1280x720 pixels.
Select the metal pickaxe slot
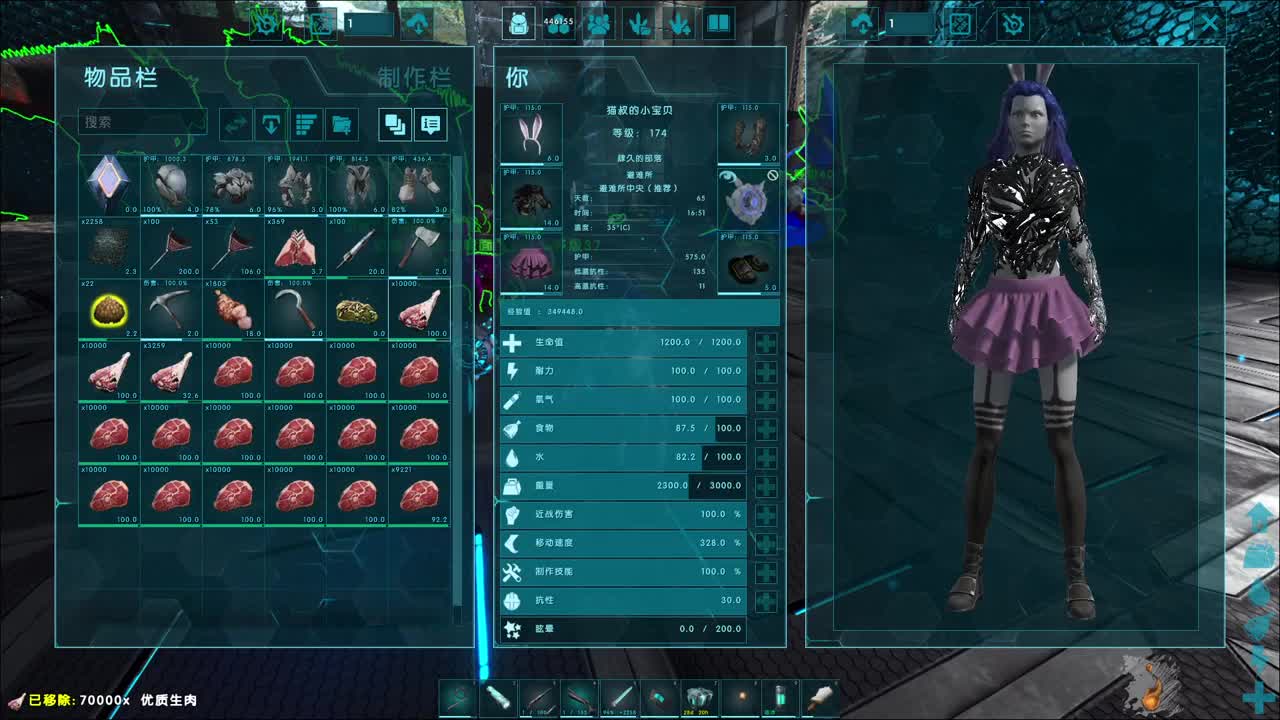pos(171,309)
